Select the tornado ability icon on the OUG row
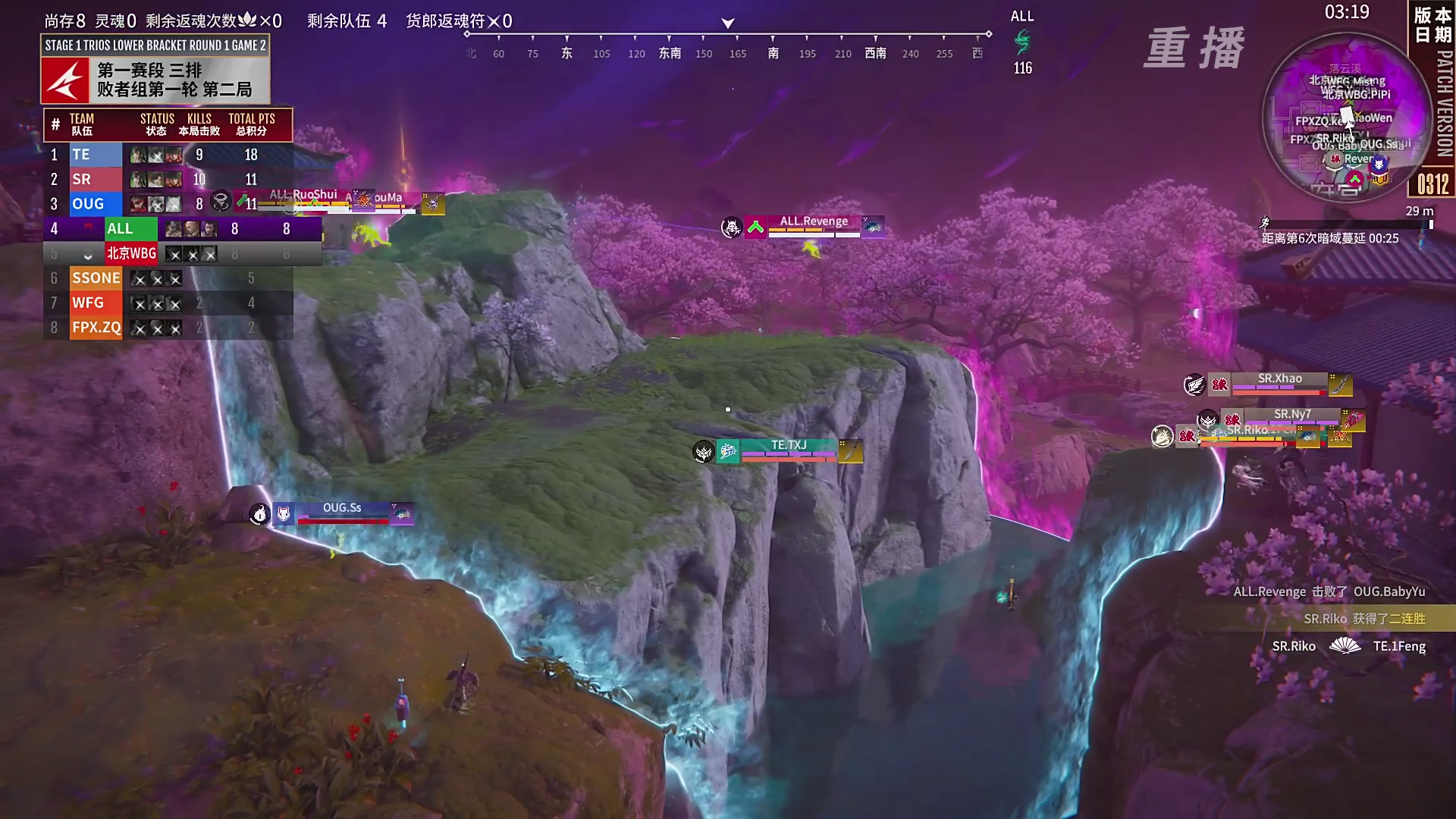This screenshot has width=1456, height=819. (x=220, y=202)
